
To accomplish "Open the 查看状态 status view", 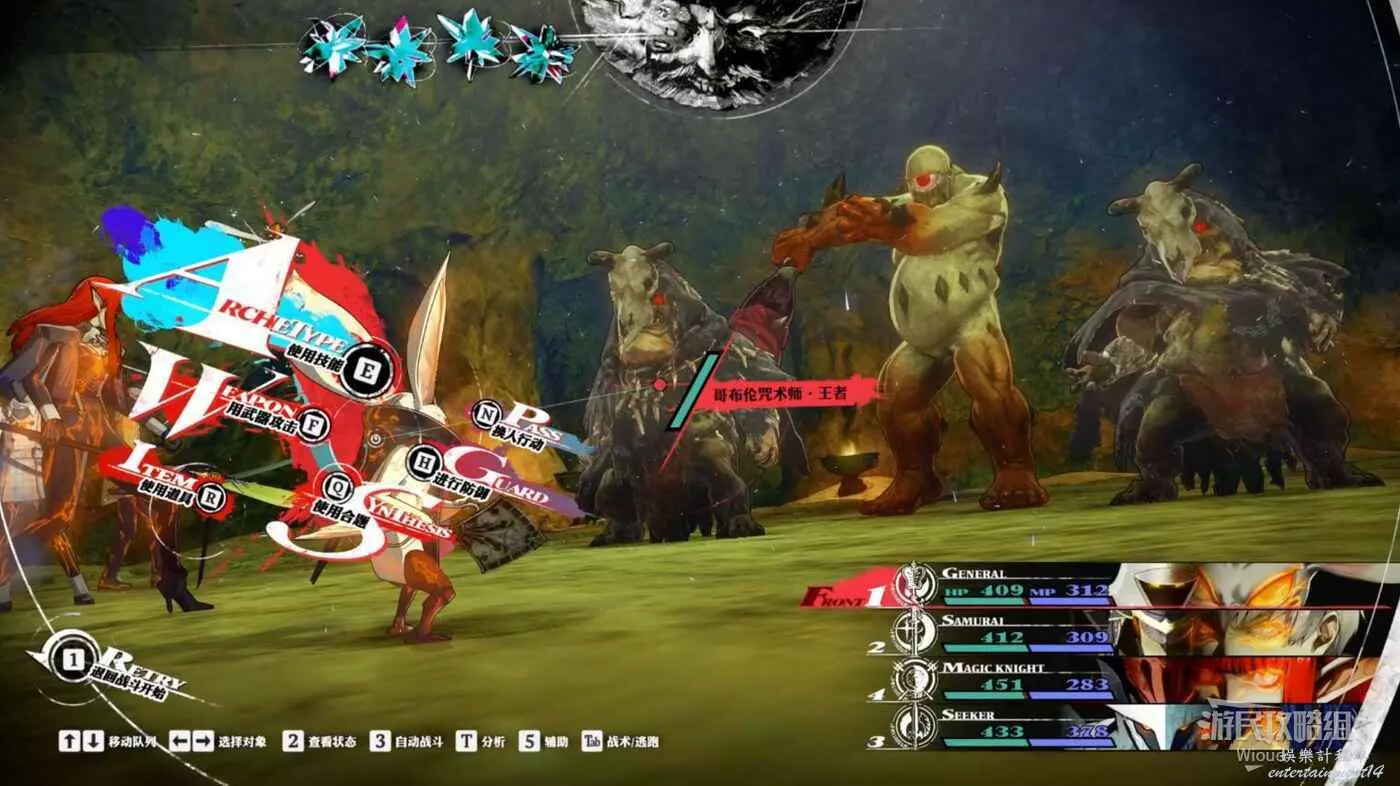I will coord(319,742).
